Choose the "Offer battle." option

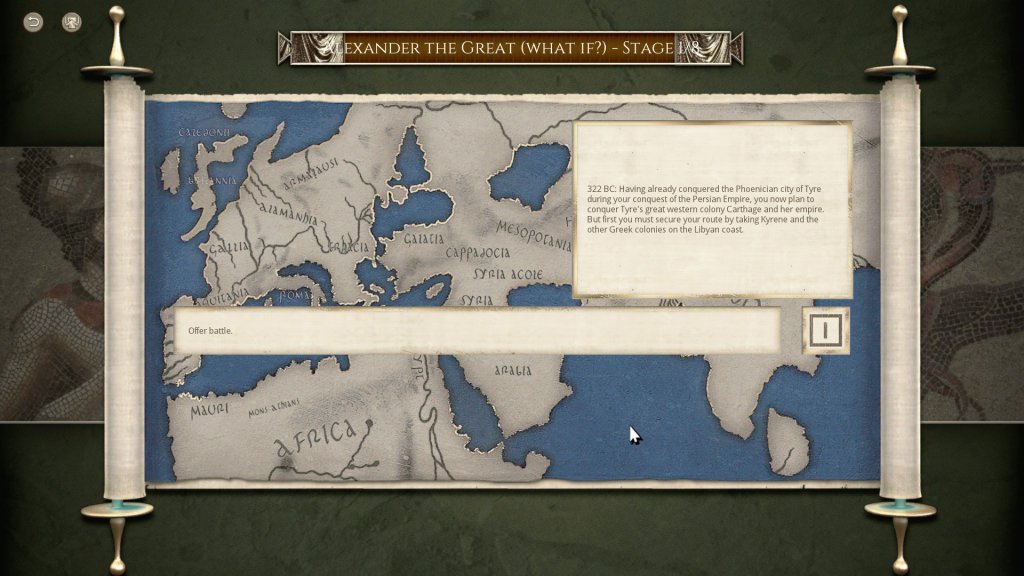[x=477, y=330]
